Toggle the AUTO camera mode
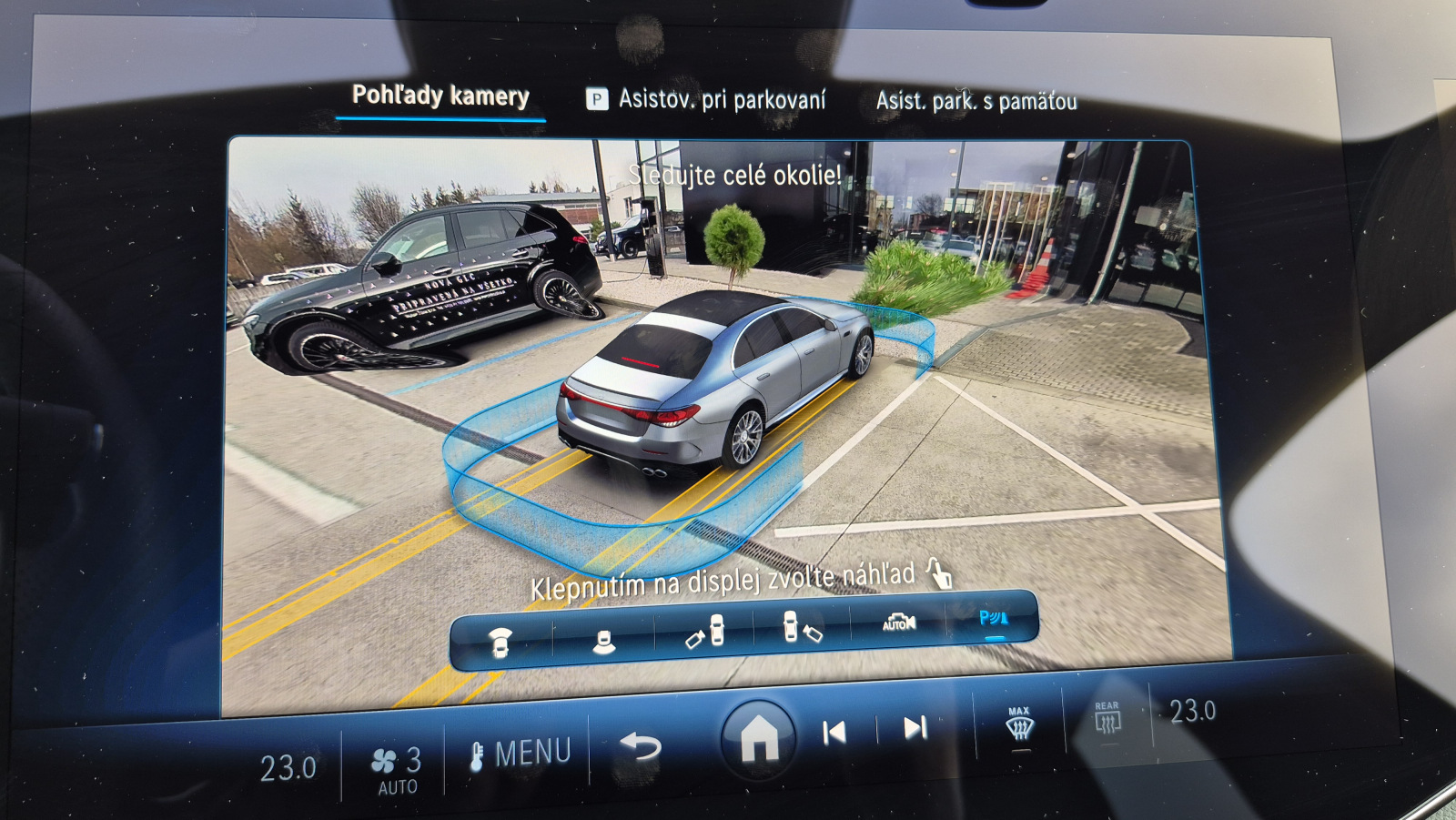 [x=899, y=623]
